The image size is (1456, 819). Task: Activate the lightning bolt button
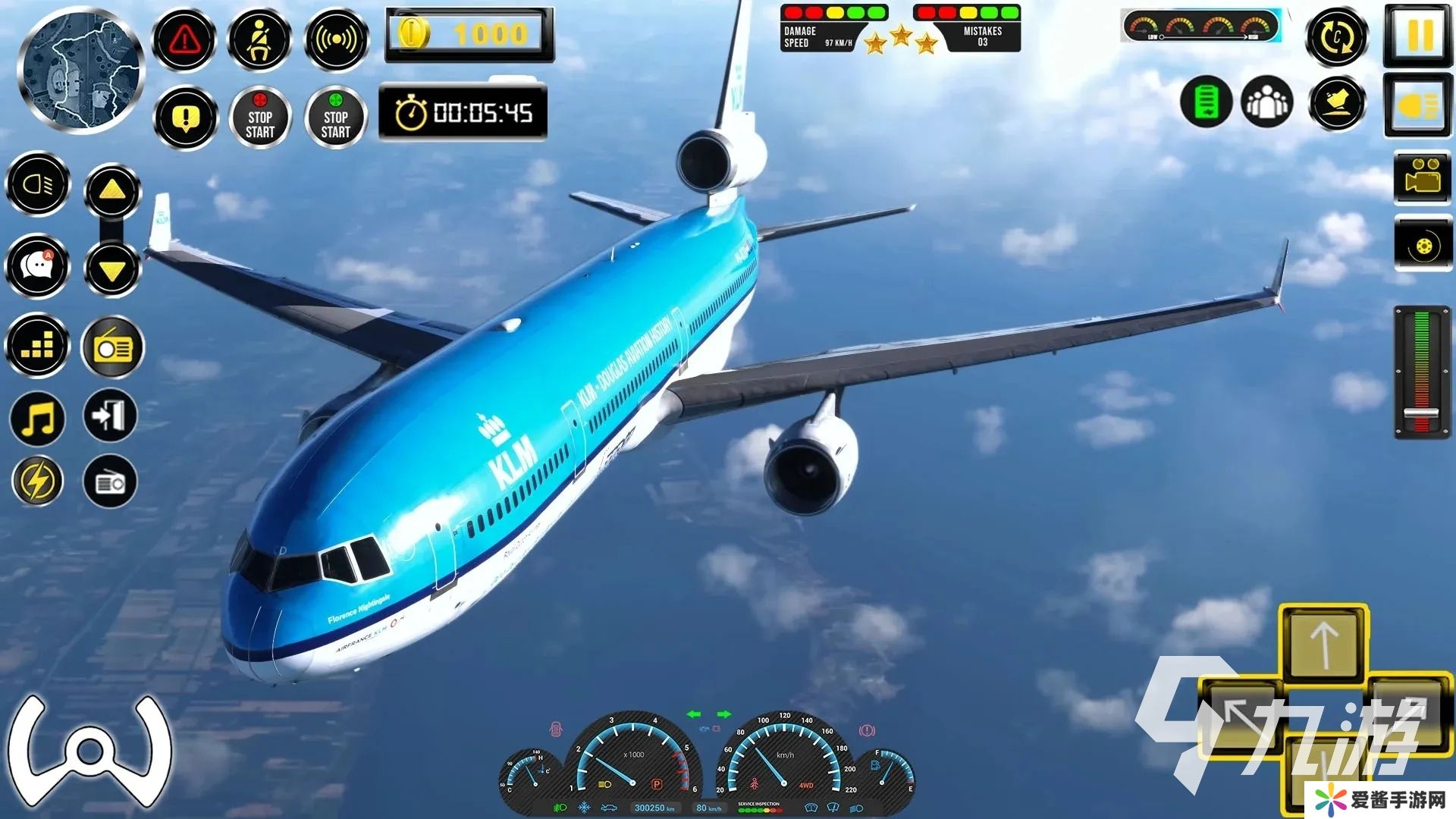(38, 482)
